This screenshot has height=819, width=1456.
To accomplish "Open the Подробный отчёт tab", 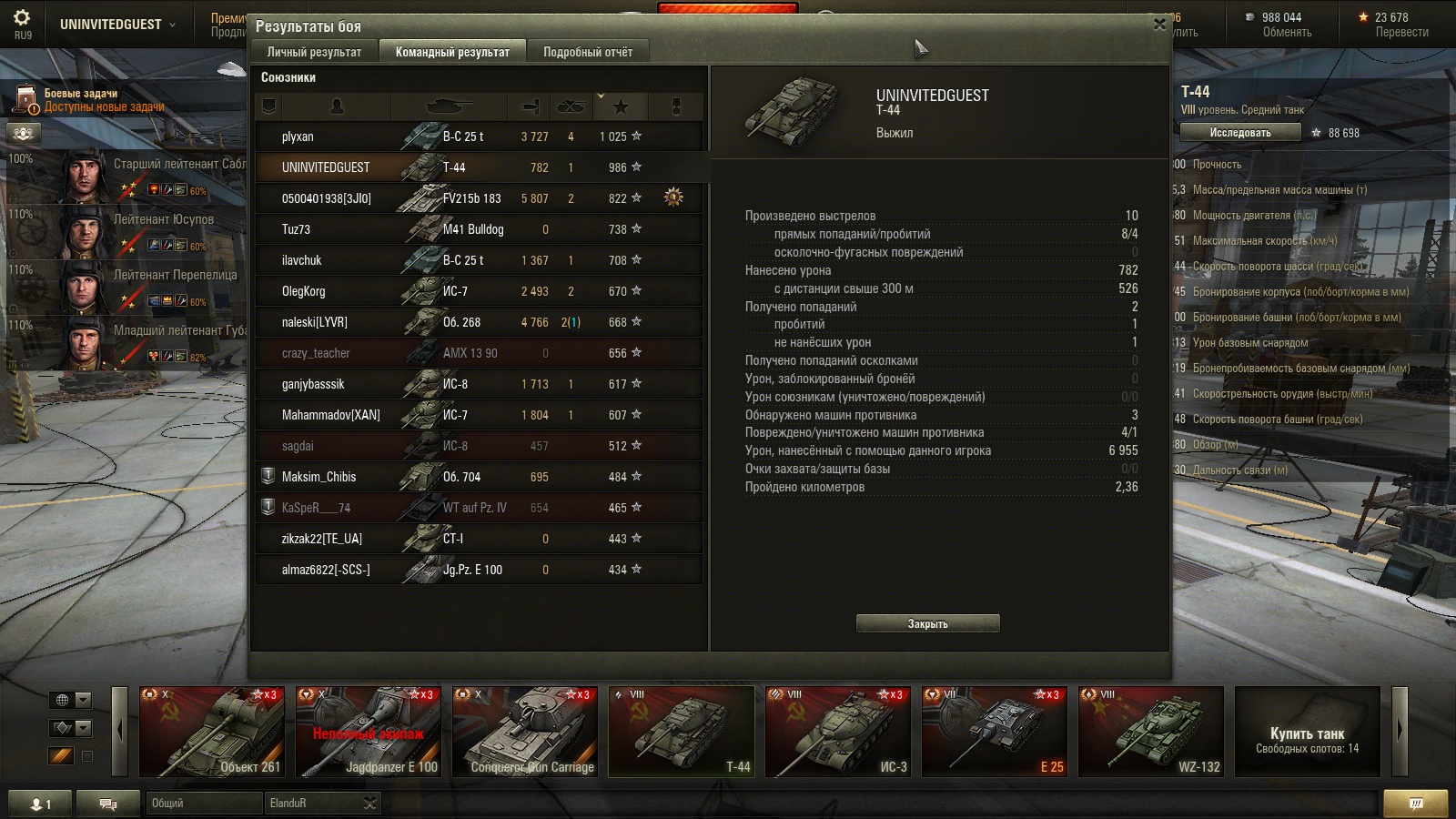I will click(588, 52).
